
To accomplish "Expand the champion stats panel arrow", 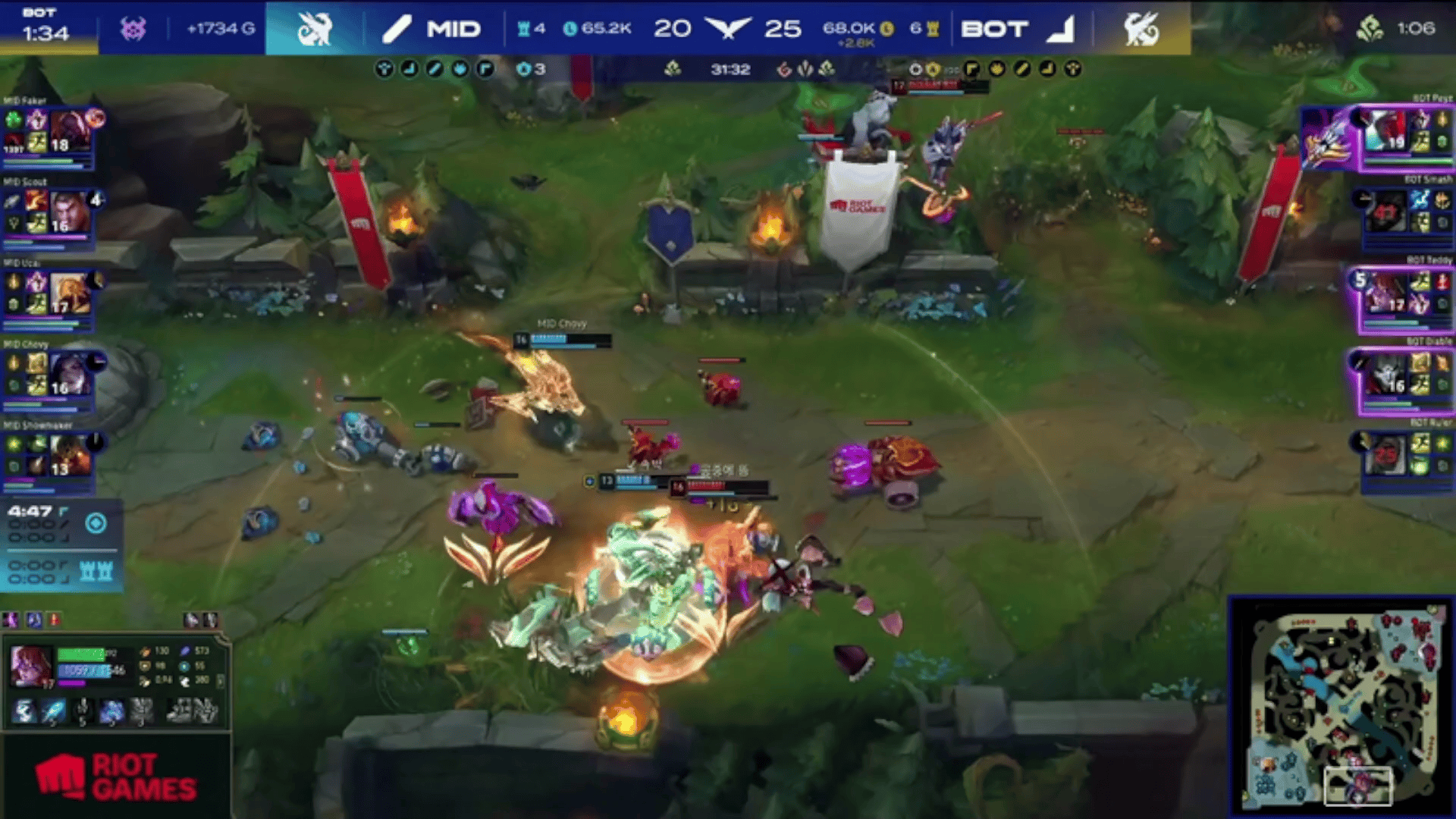I will click(221, 680).
